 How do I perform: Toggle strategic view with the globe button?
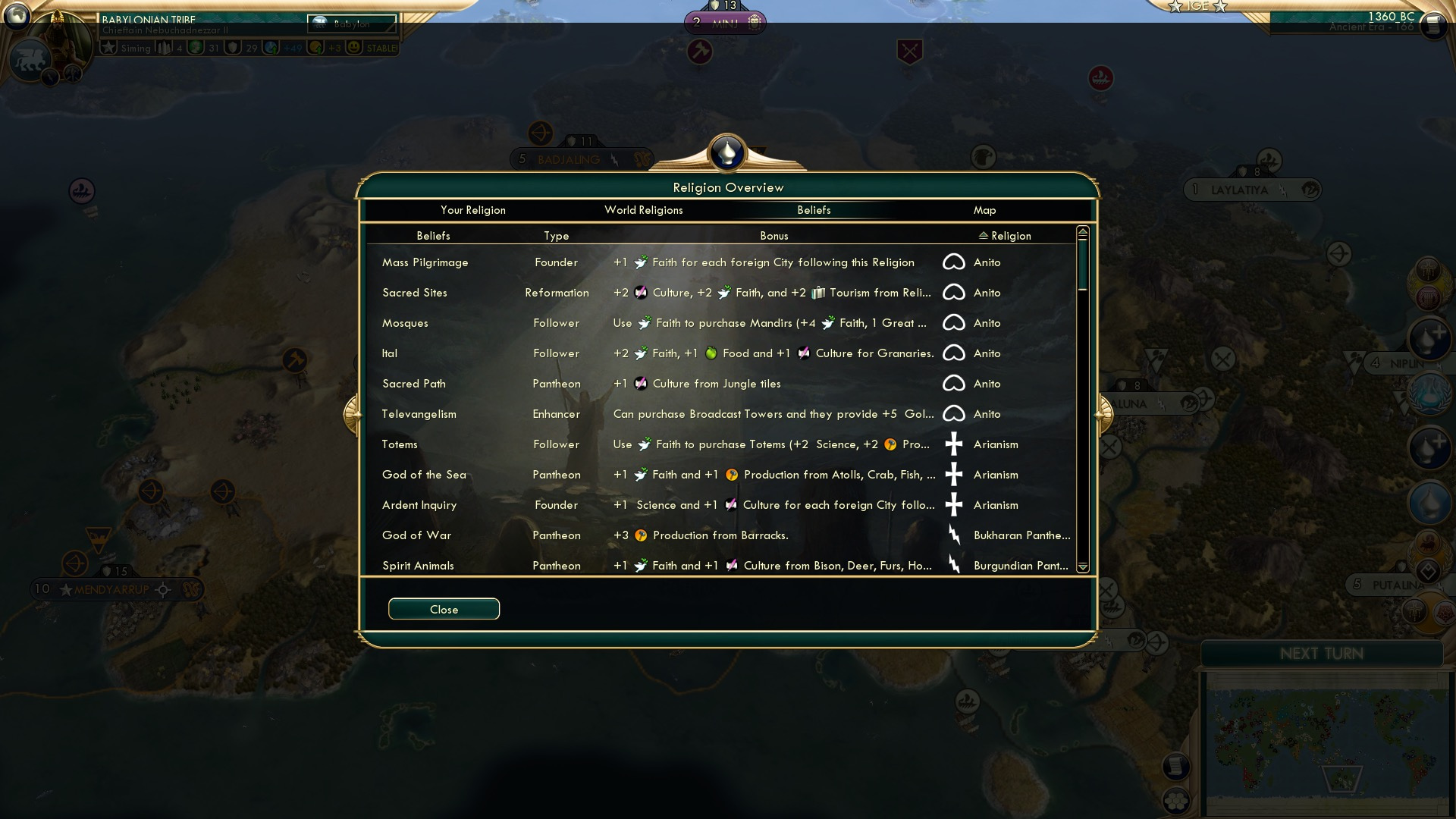point(15,15)
